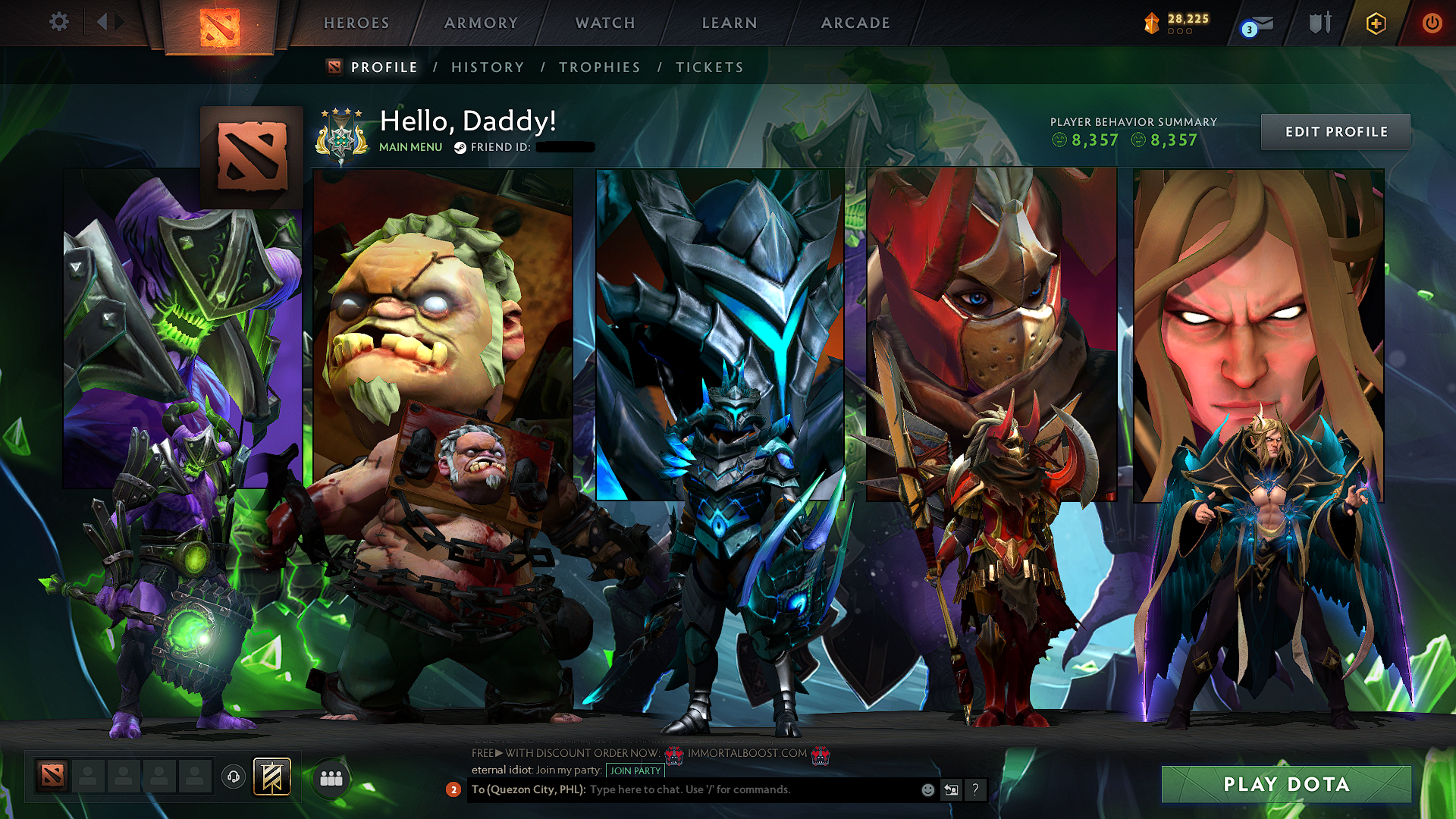
Task: Click the gold plus hexagon Dota Plus icon
Action: (x=1376, y=24)
